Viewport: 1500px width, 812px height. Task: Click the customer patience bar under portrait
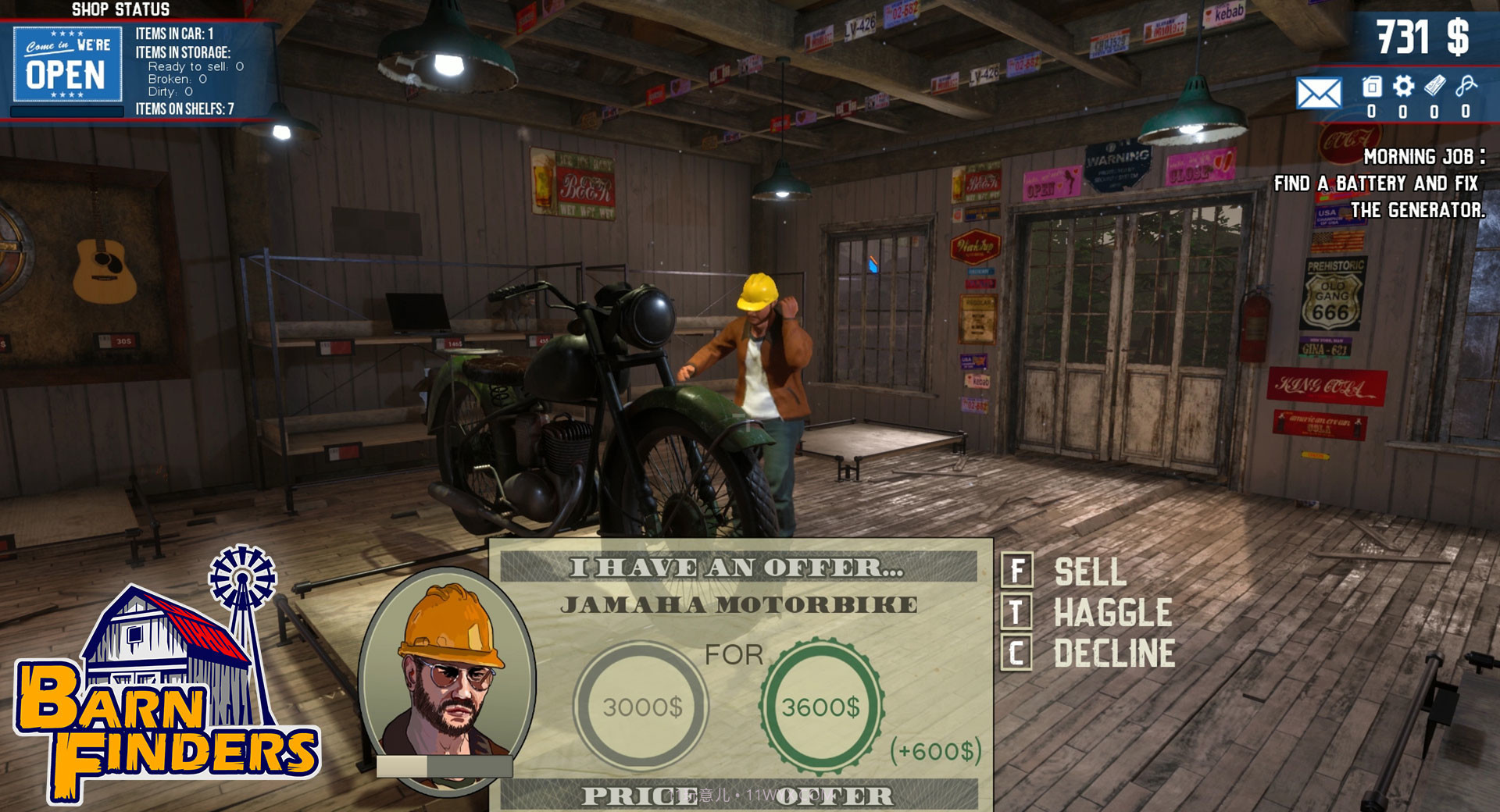click(x=445, y=767)
